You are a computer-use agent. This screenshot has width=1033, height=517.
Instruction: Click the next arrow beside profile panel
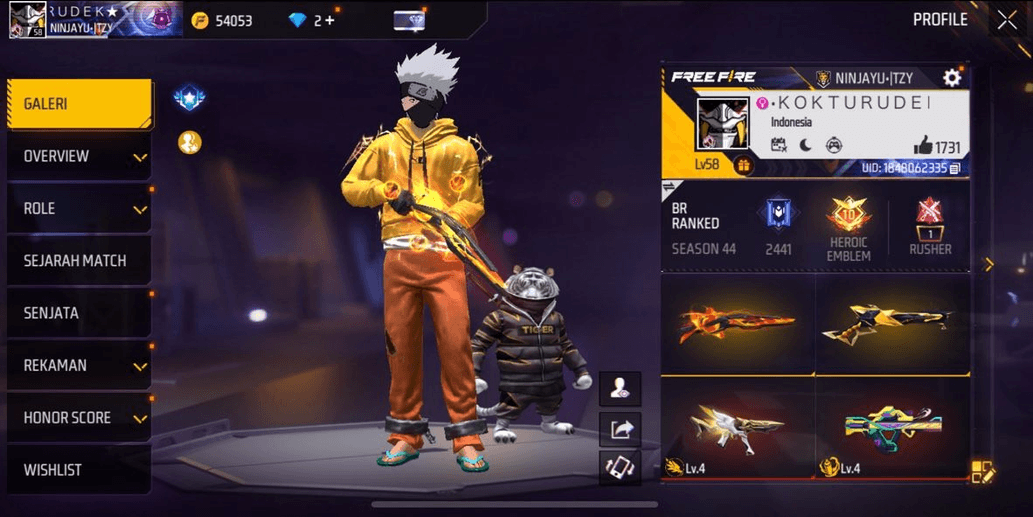(989, 265)
